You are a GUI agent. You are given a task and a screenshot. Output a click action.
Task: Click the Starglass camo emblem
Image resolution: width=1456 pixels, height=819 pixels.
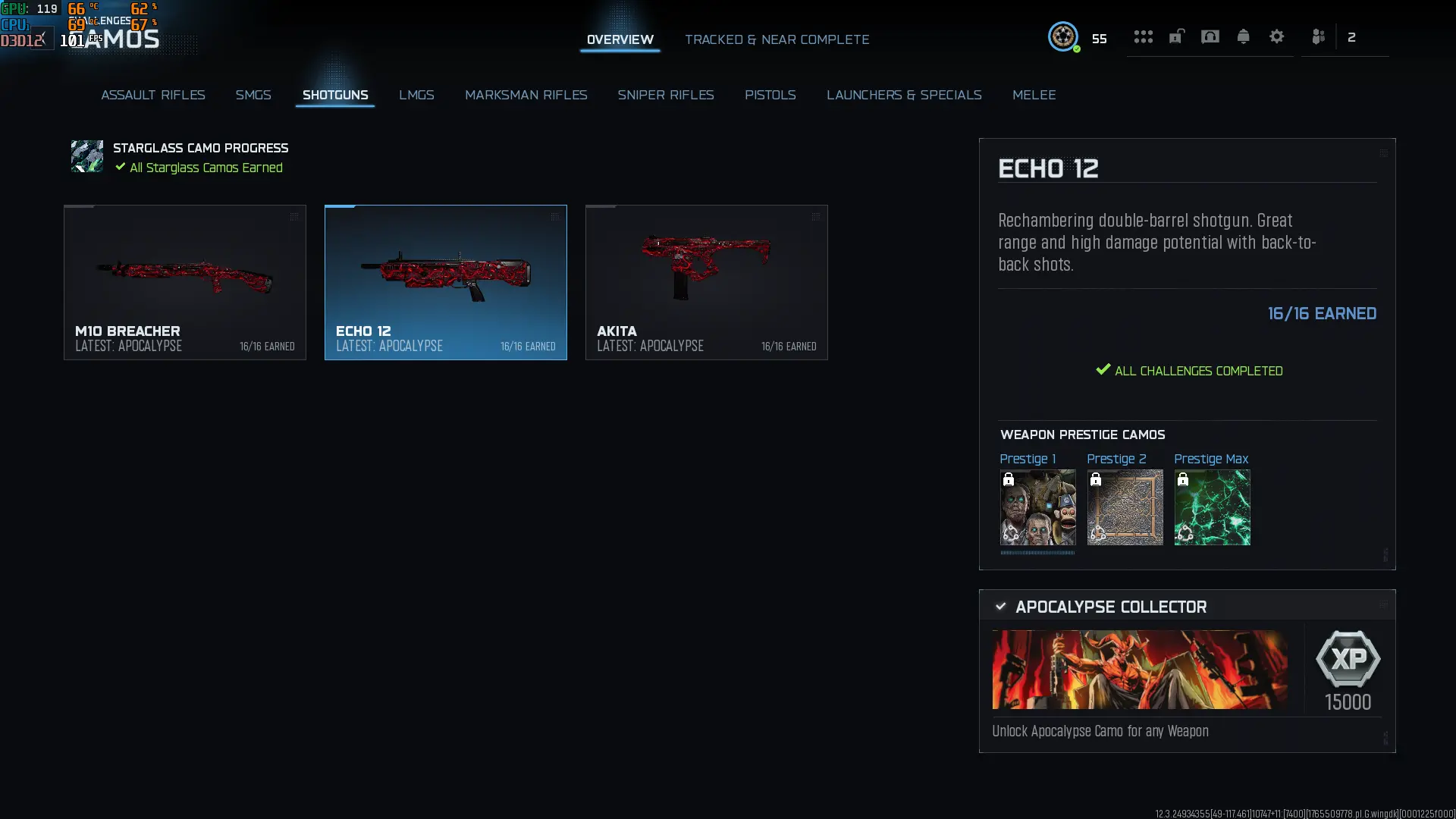click(86, 156)
